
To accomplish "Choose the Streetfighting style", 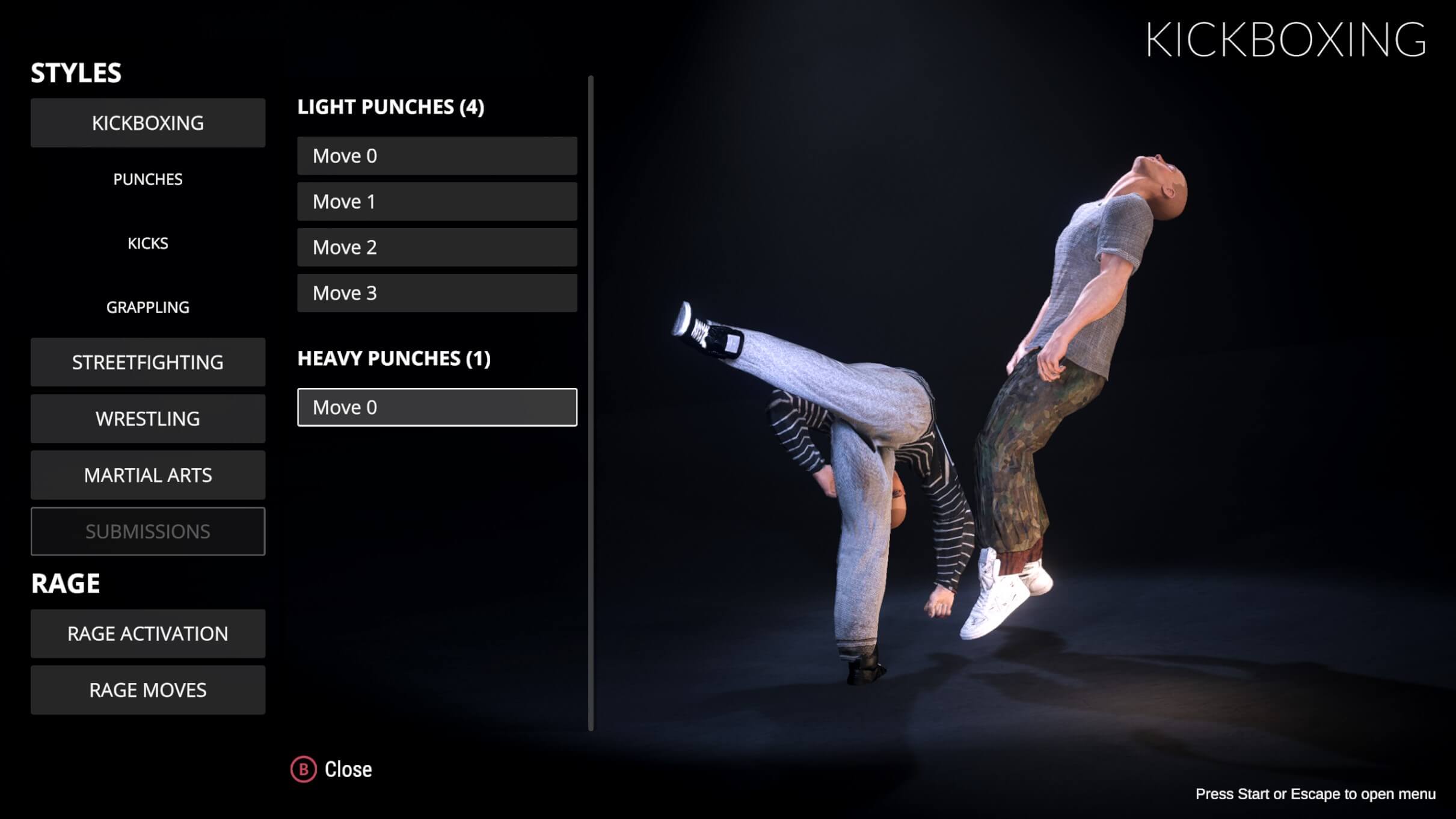I will pyautogui.click(x=147, y=362).
